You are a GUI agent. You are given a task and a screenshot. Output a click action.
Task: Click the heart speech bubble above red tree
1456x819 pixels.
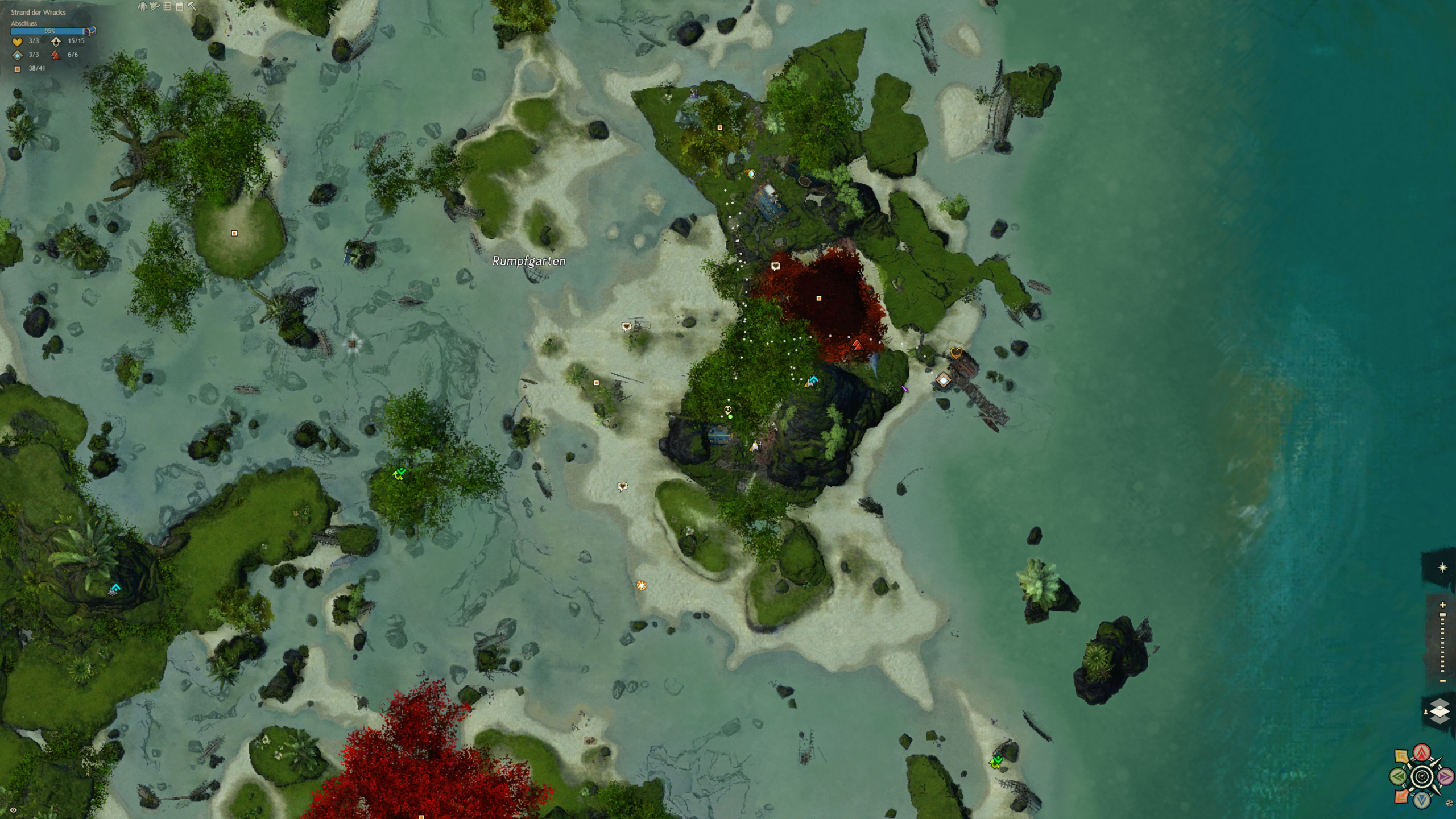coord(775,266)
